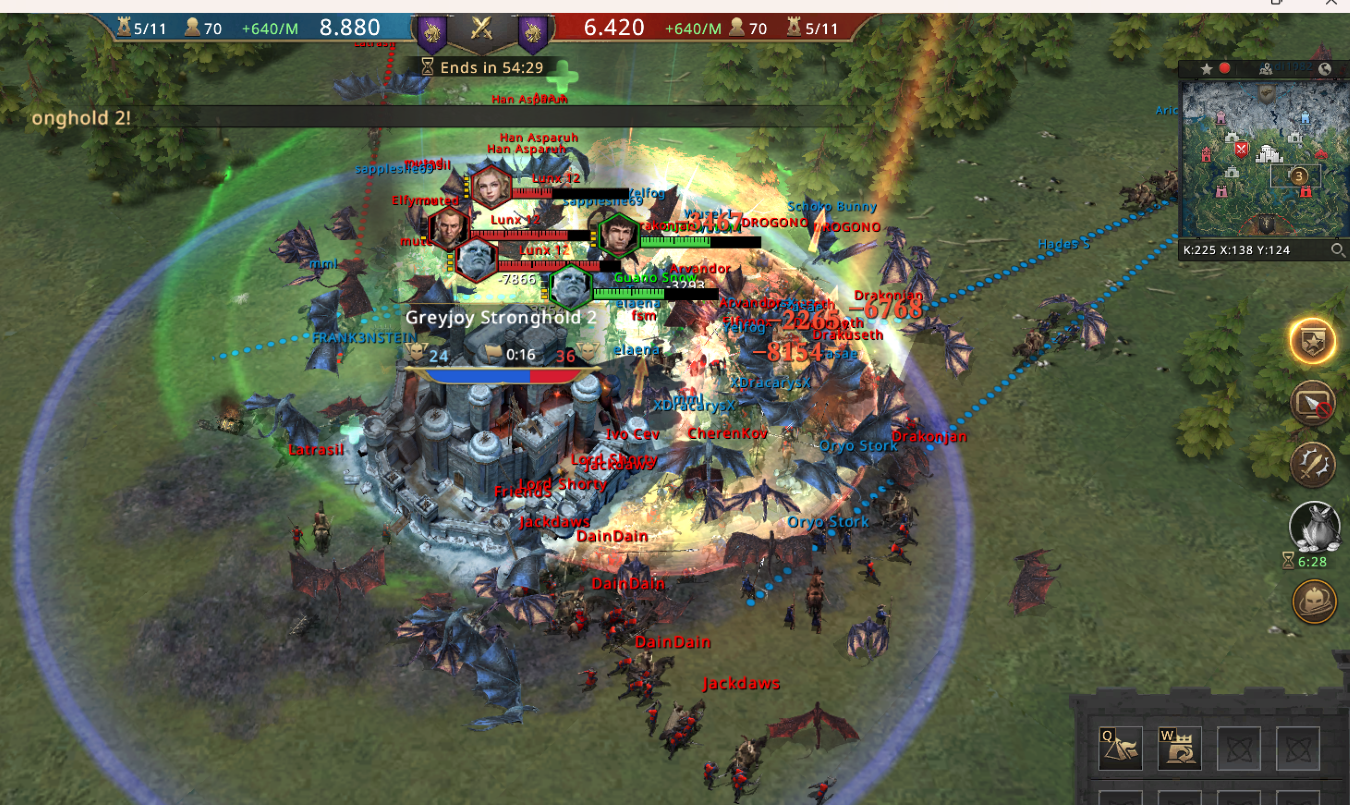The width and height of the screenshot is (1350, 805).
Task: Click the gold number 3 minimap marker
Action: click(x=1300, y=177)
